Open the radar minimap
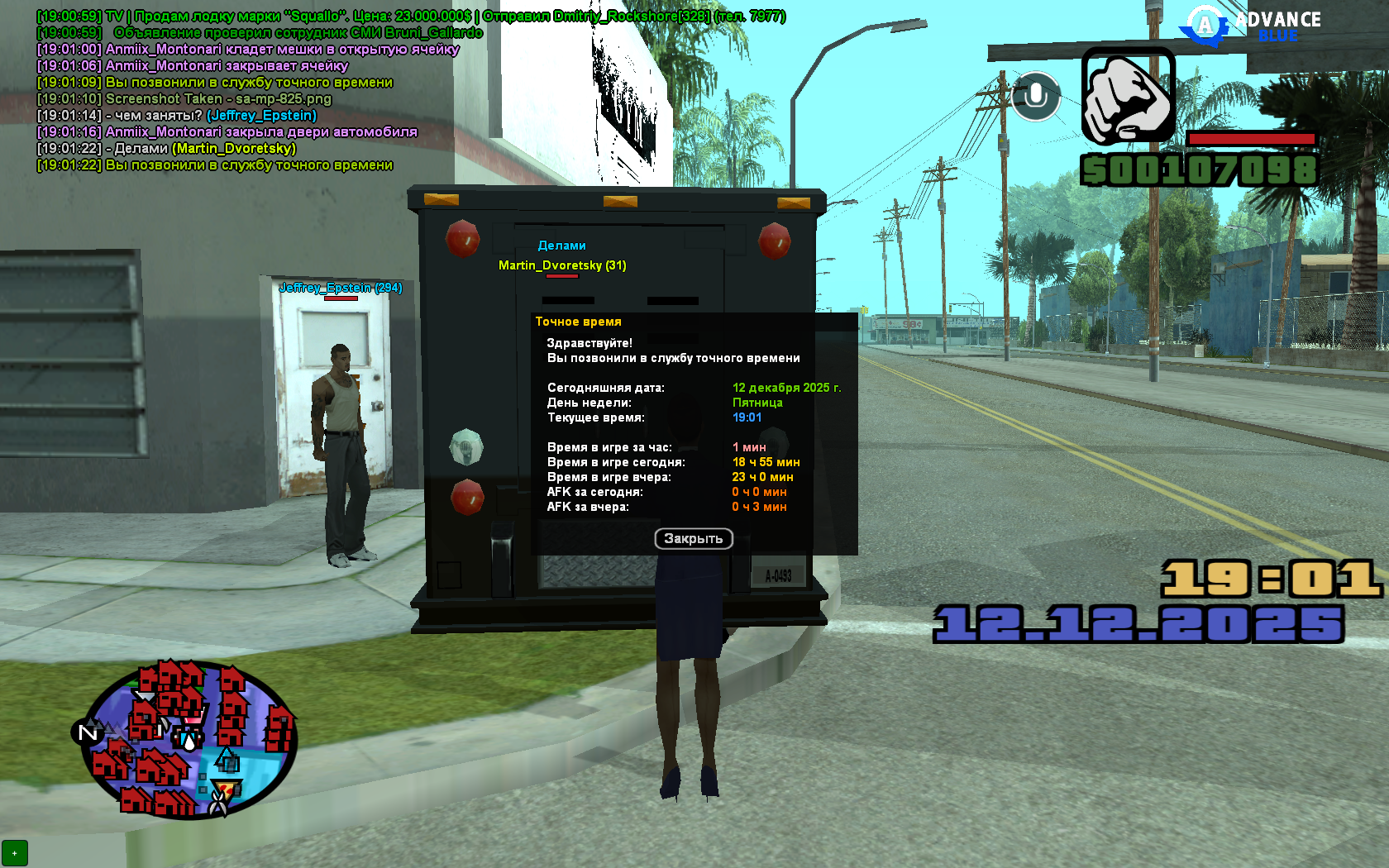 coord(190,740)
